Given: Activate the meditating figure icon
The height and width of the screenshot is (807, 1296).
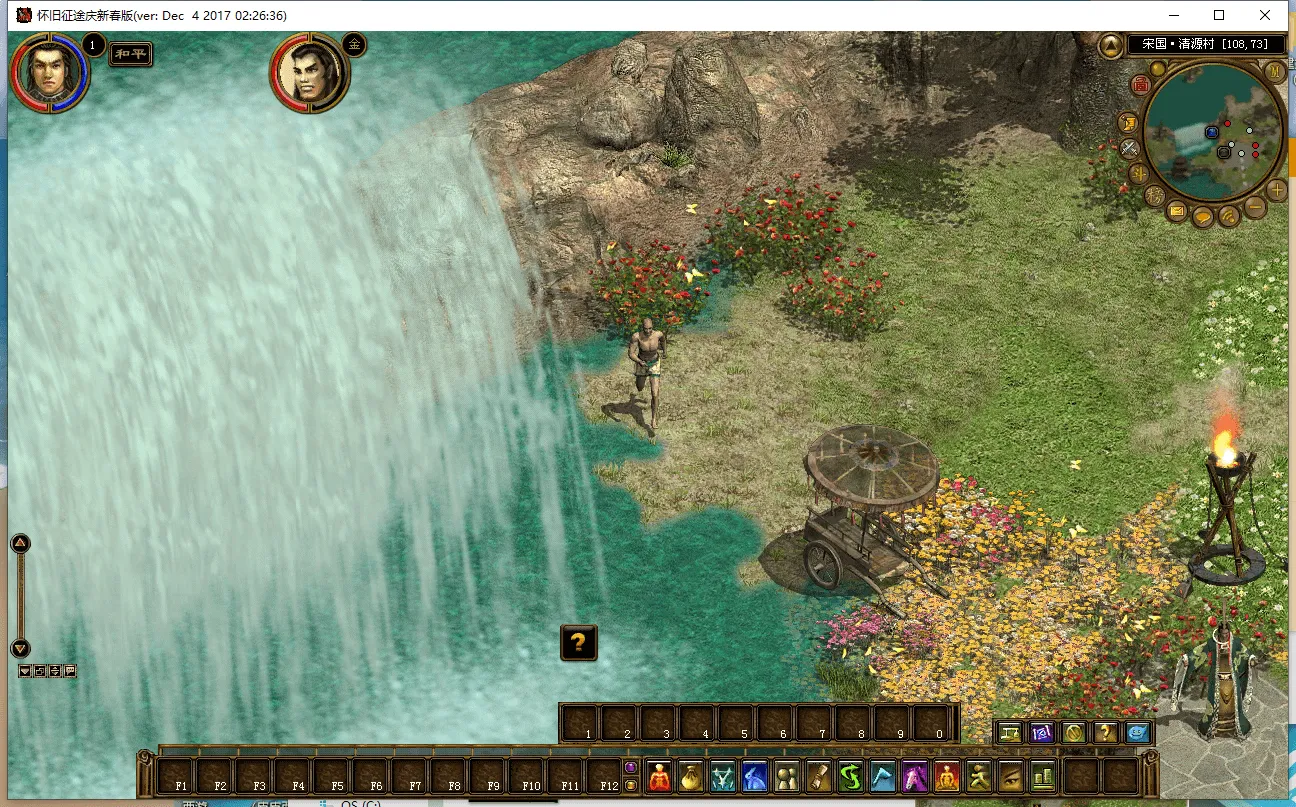Looking at the screenshot, I should point(946,776).
